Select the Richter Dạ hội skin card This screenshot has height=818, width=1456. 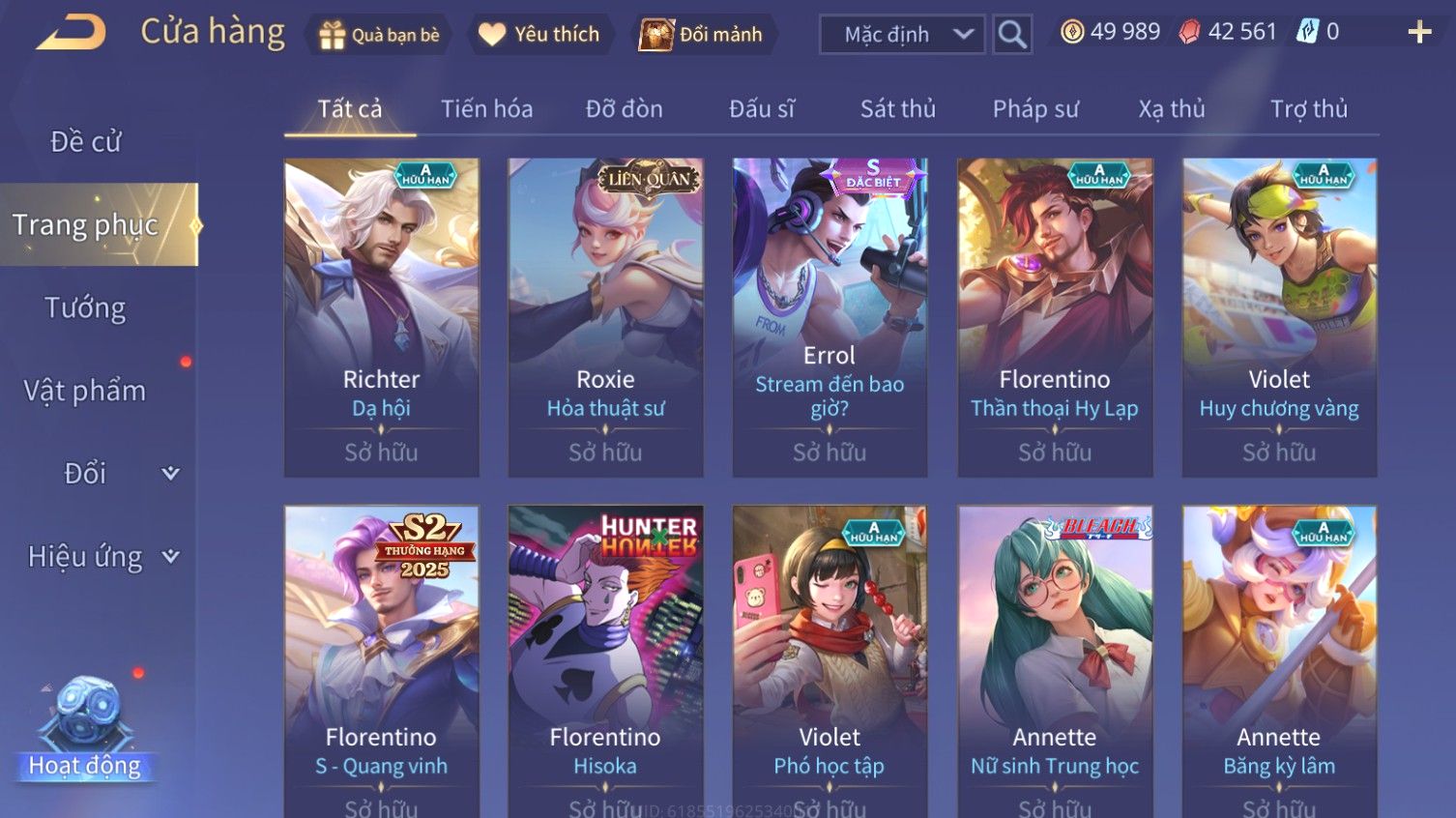(381, 317)
